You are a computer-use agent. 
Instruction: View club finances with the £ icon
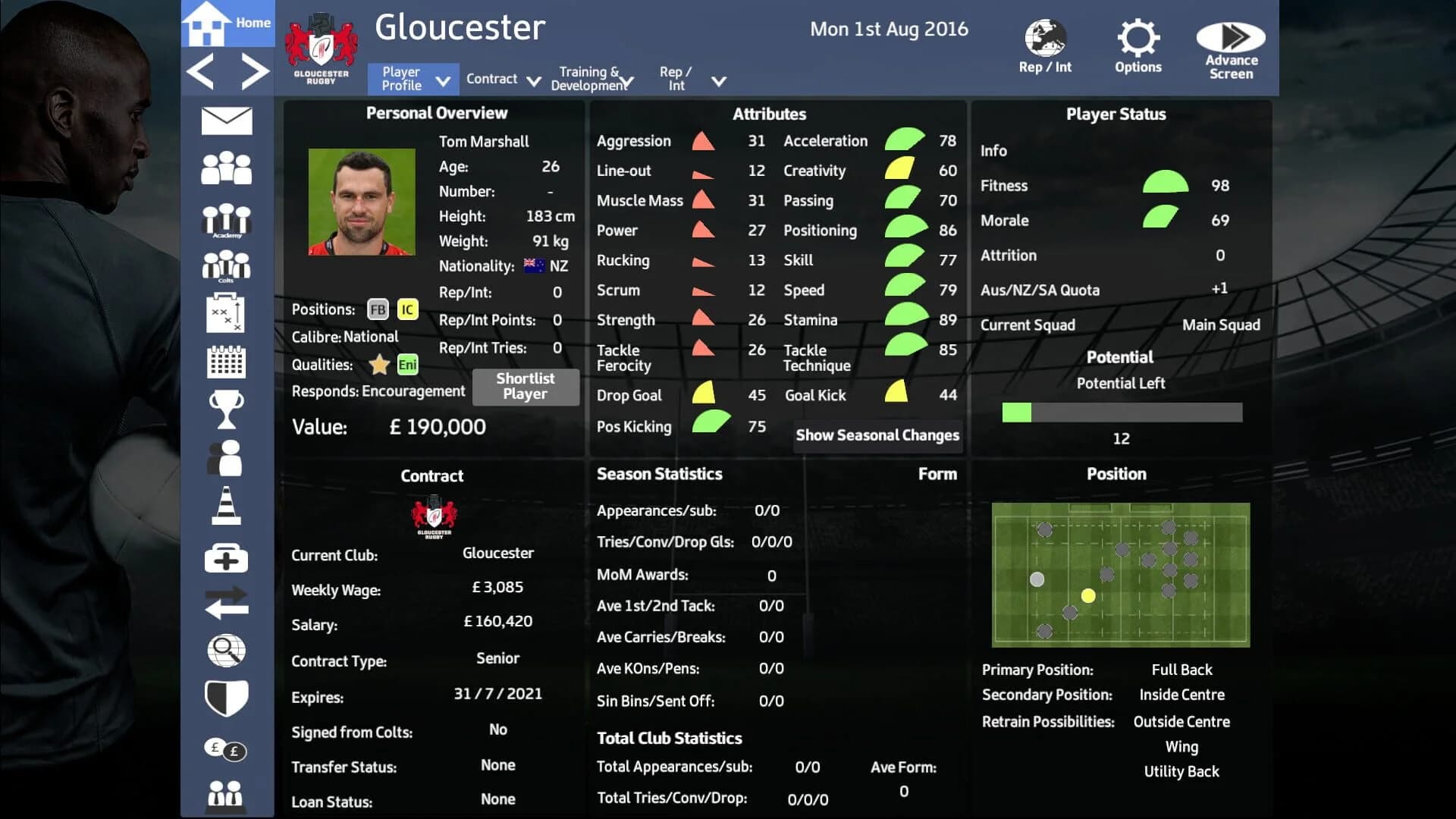click(225, 749)
